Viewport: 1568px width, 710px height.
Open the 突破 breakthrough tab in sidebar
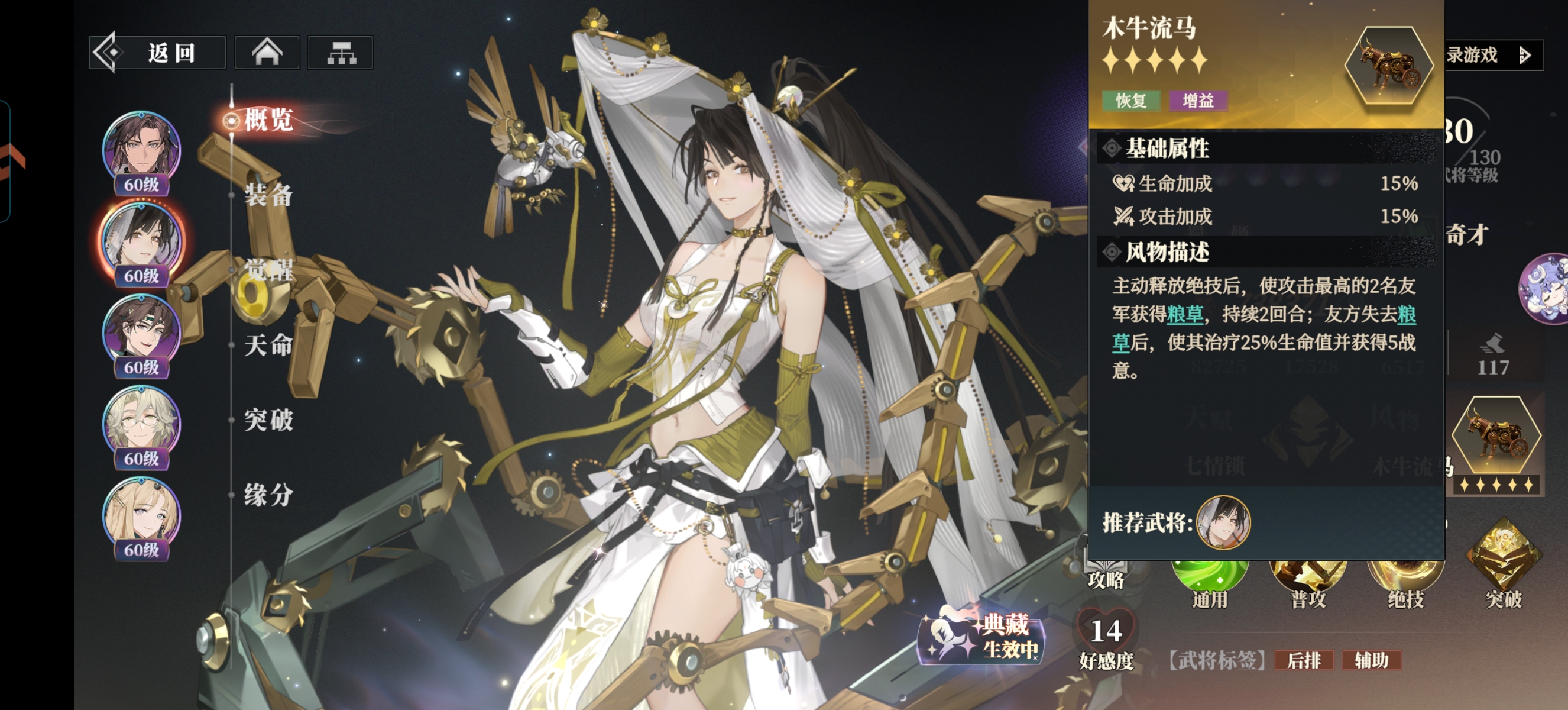click(268, 420)
